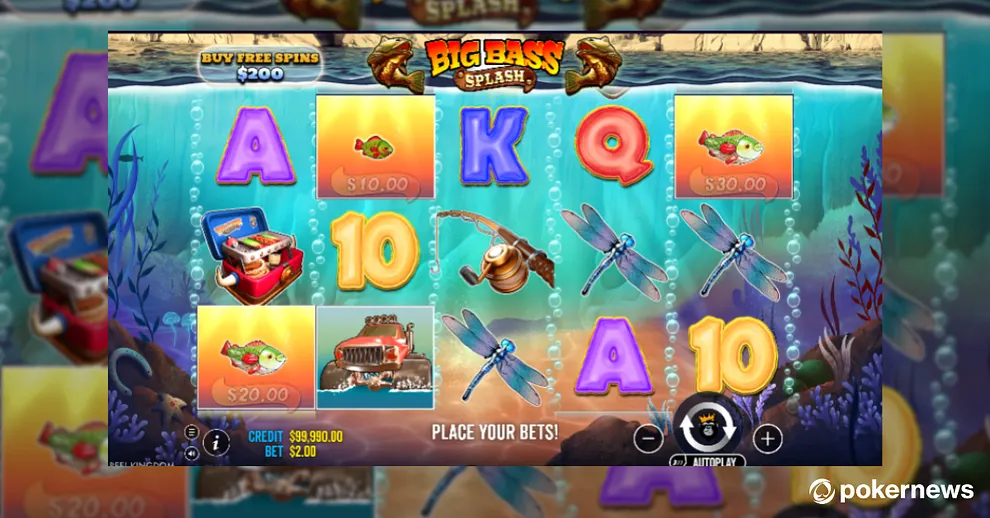The width and height of the screenshot is (990, 518).
Task: Toggle sound with the speaker icon
Action: tap(191, 452)
